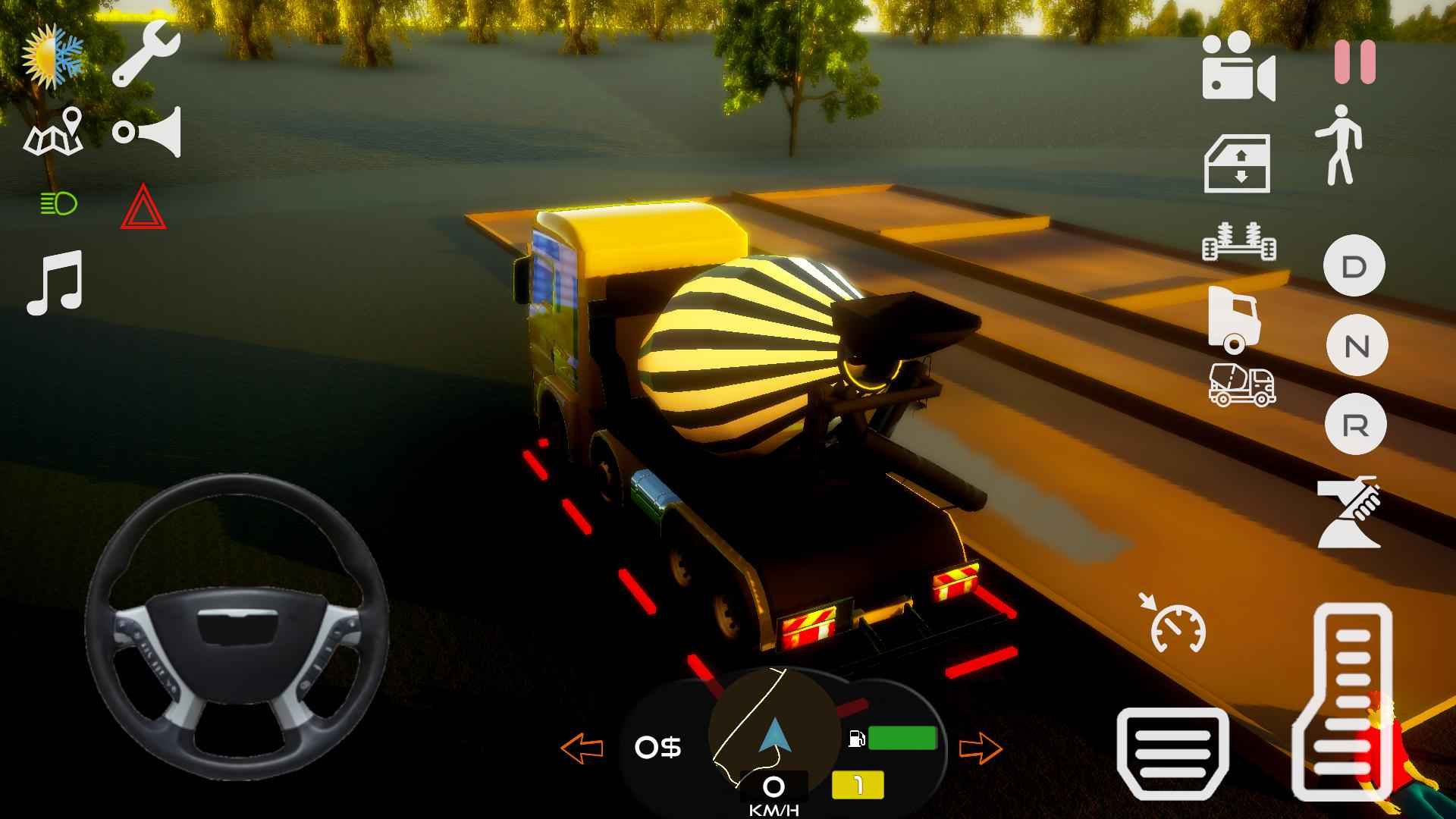Toggle the green headlights icon
The image size is (1456, 819).
click(x=58, y=203)
